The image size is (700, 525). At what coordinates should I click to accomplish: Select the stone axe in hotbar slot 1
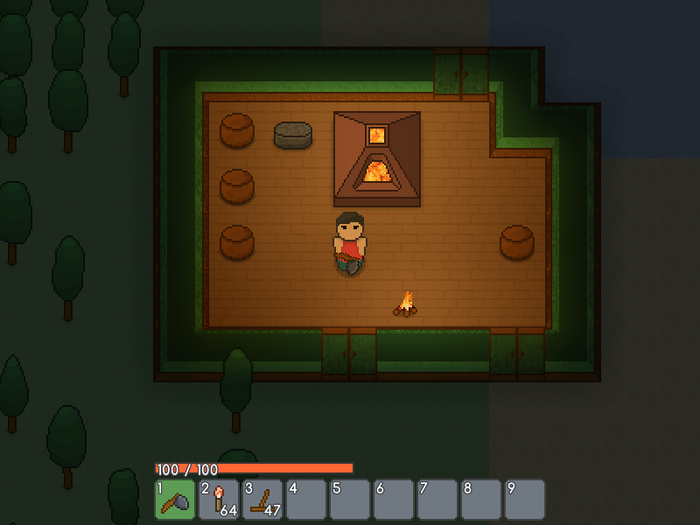(175, 499)
